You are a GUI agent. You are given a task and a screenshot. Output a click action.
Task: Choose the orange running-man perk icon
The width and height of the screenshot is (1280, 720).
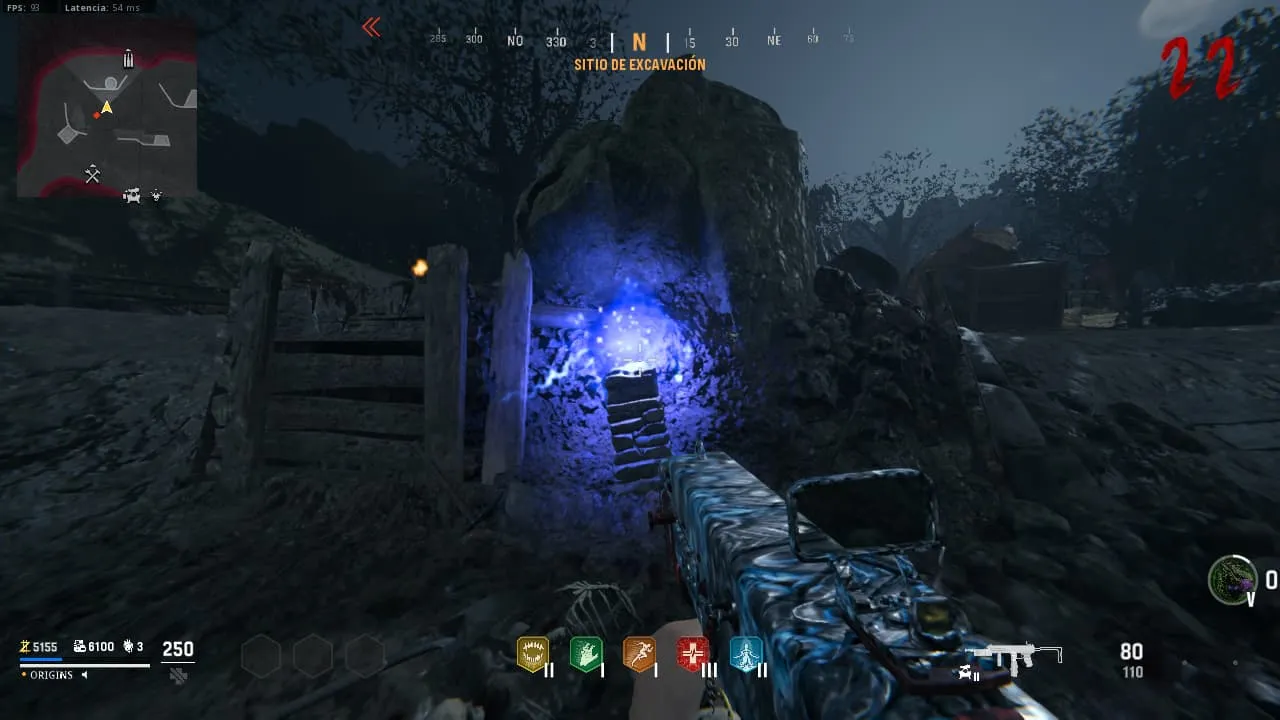click(638, 654)
